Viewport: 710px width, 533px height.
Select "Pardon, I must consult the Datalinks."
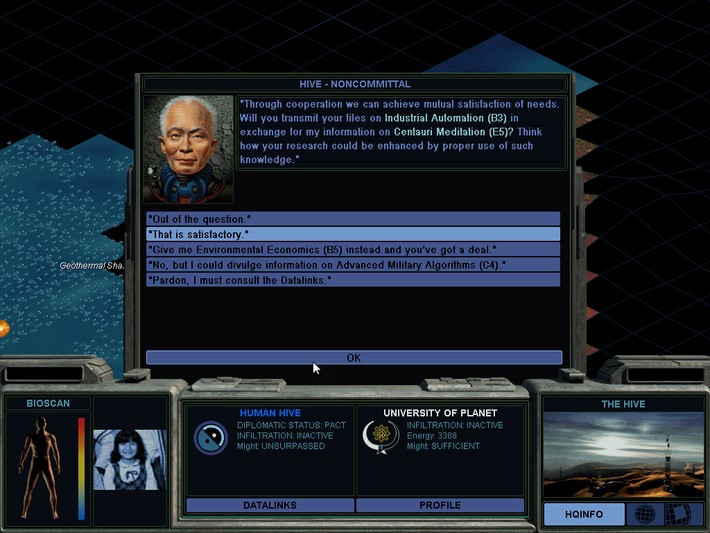point(352,280)
